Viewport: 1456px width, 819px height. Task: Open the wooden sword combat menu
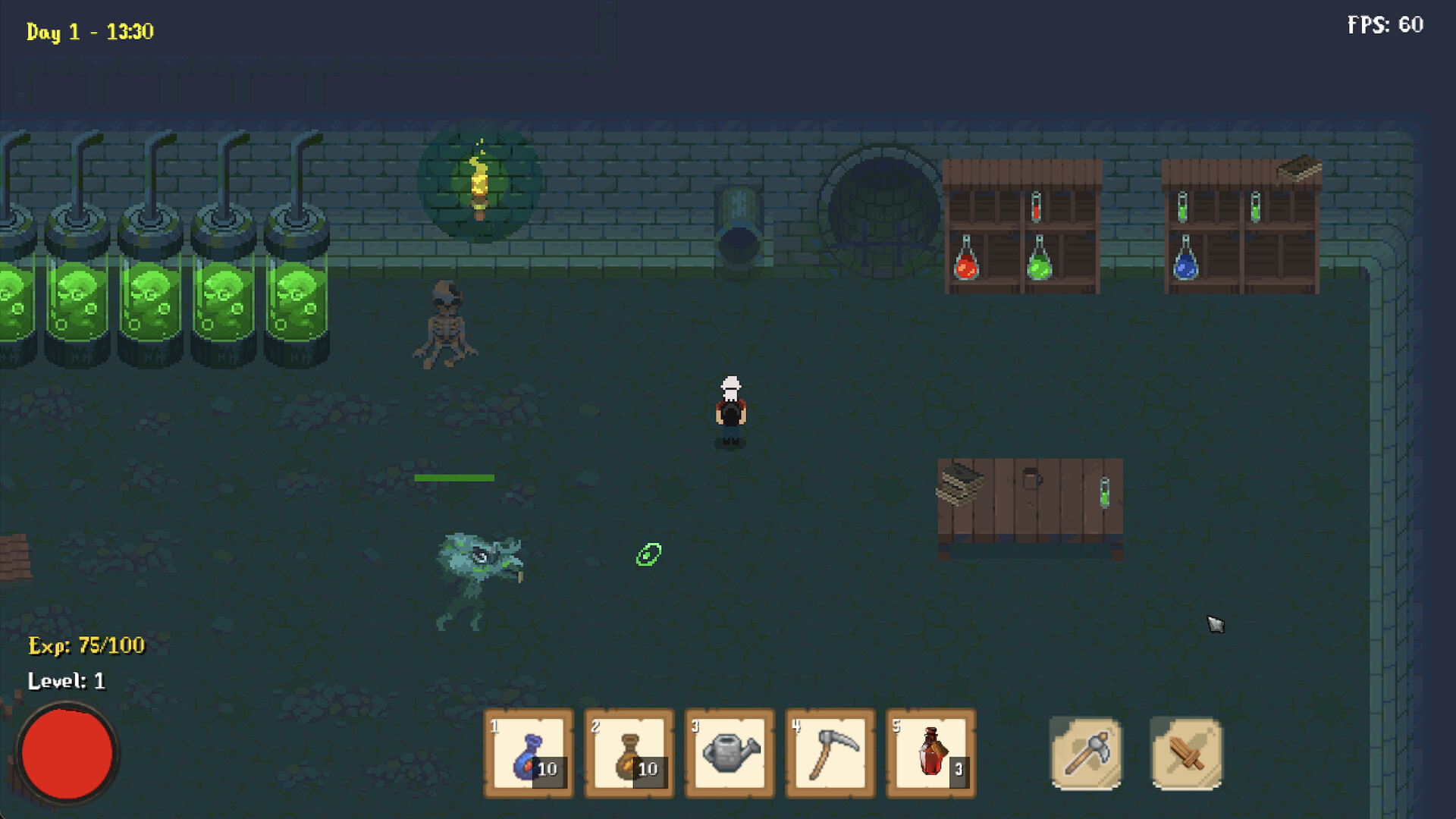(x=1185, y=755)
